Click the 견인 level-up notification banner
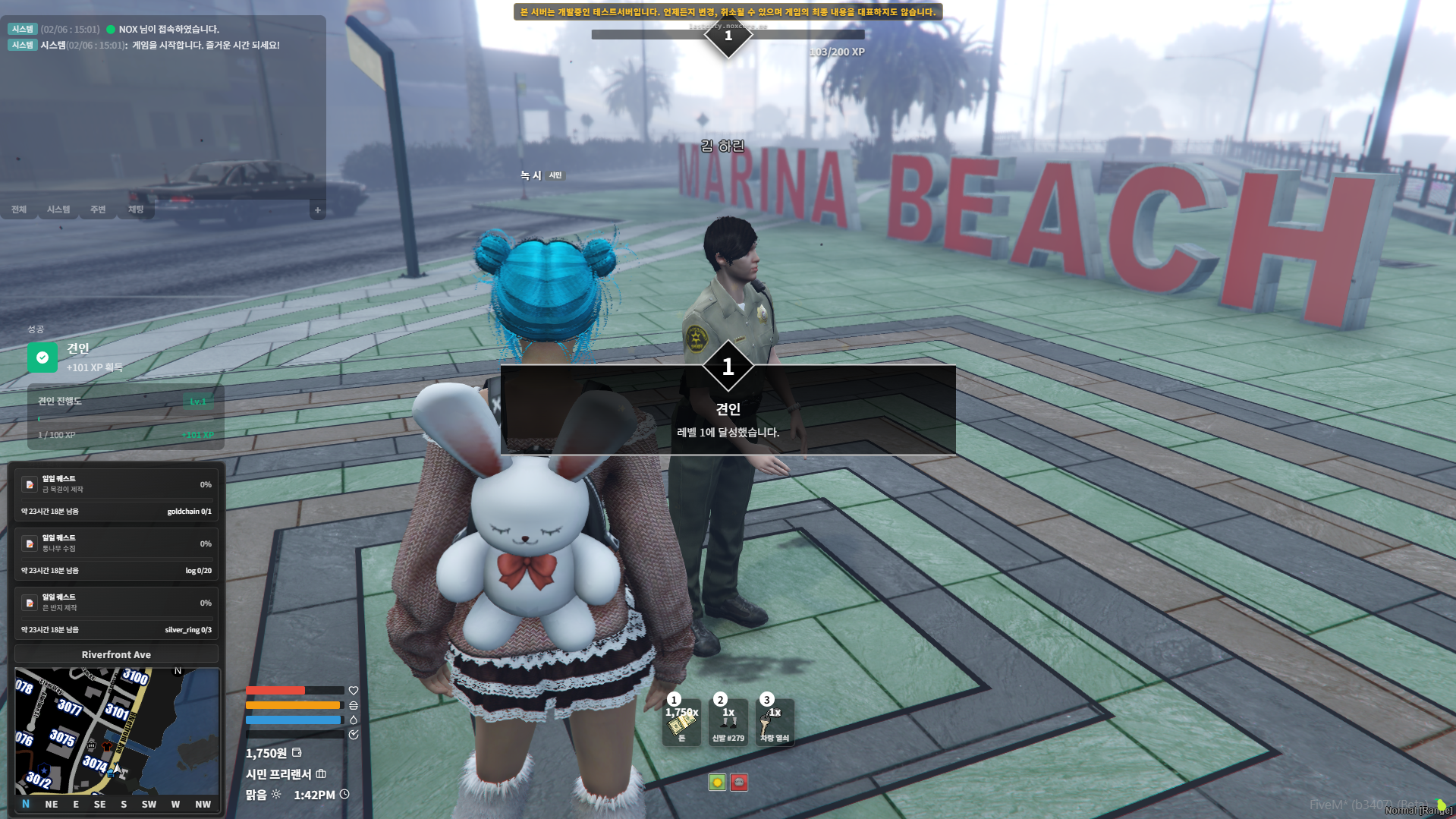The image size is (1456, 819). click(x=728, y=411)
